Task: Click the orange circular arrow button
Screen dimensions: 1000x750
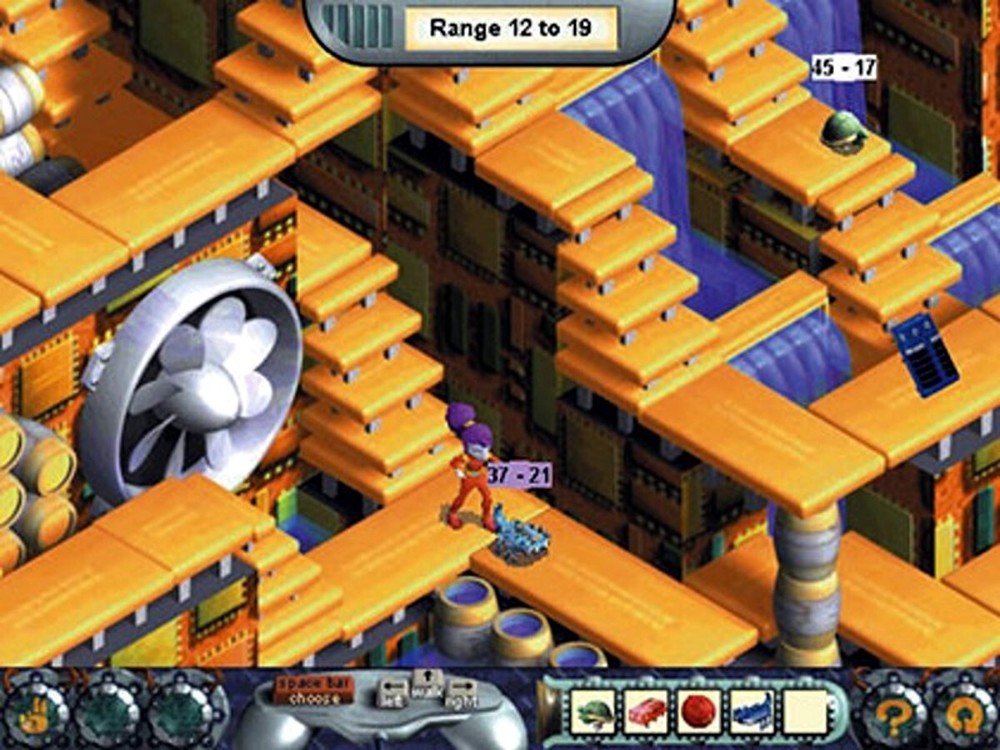Action: [x=962, y=710]
